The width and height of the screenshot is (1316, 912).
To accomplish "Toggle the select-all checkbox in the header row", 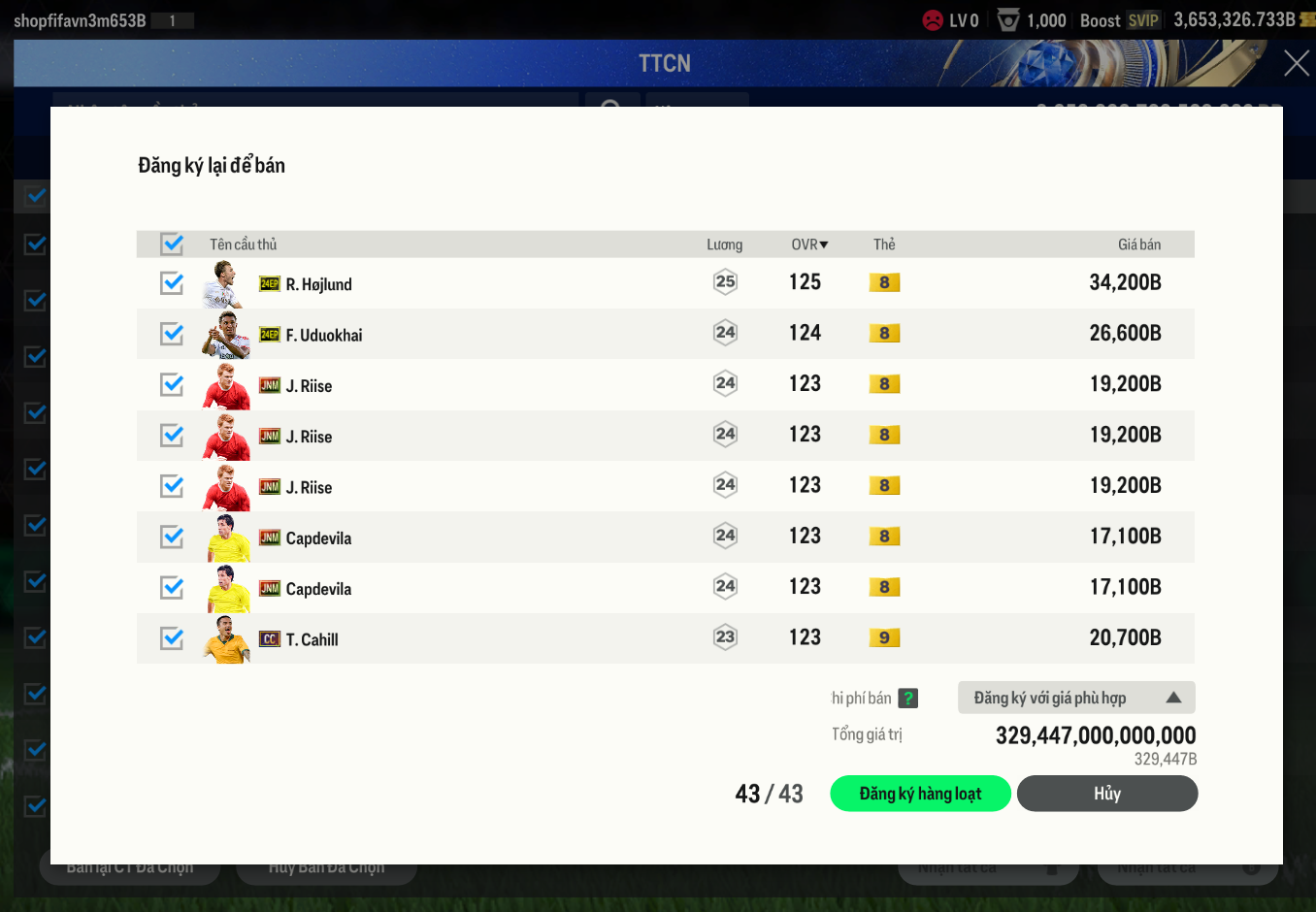I will tap(172, 244).
